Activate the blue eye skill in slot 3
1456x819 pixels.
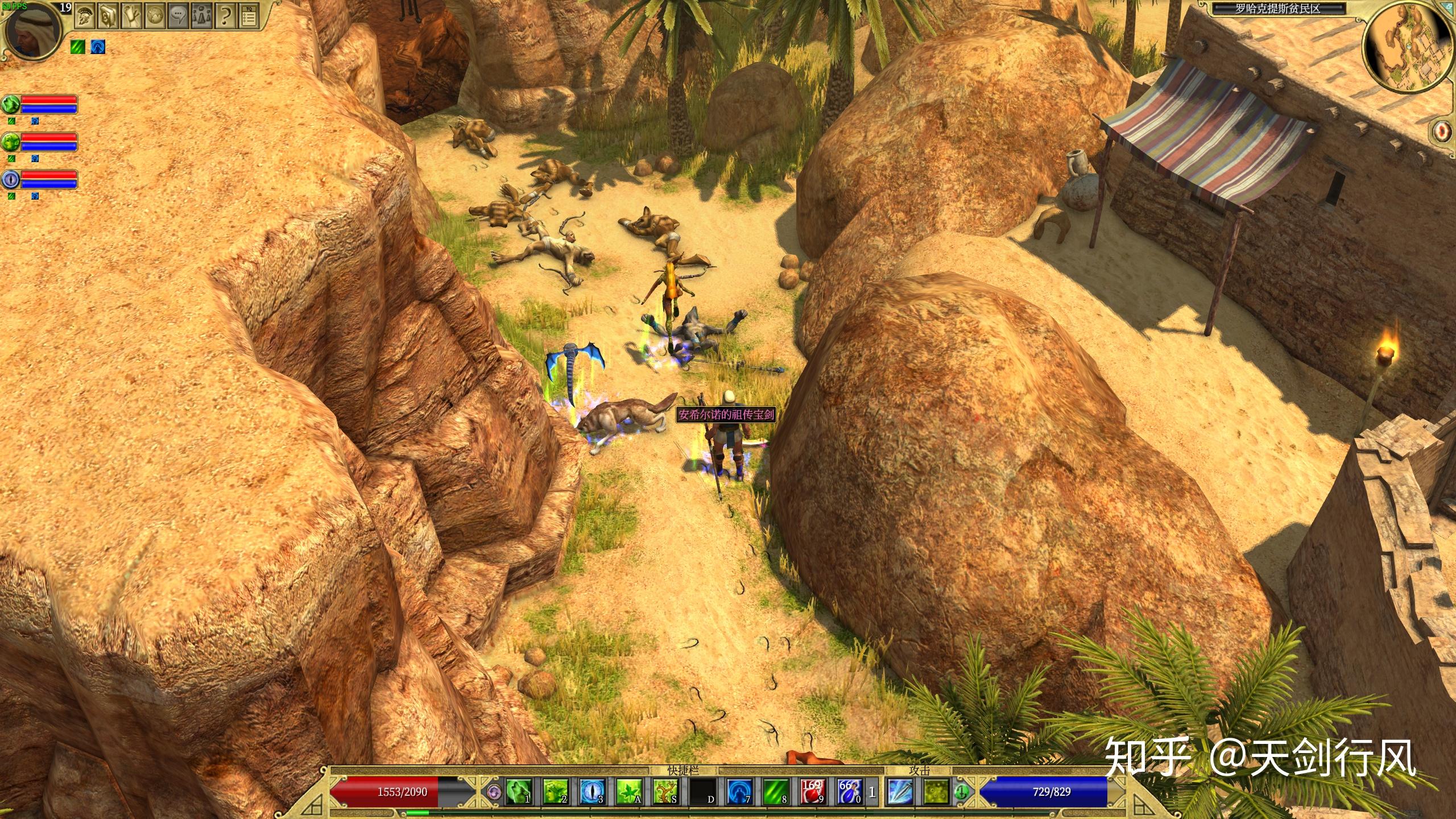tap(591, 792)
